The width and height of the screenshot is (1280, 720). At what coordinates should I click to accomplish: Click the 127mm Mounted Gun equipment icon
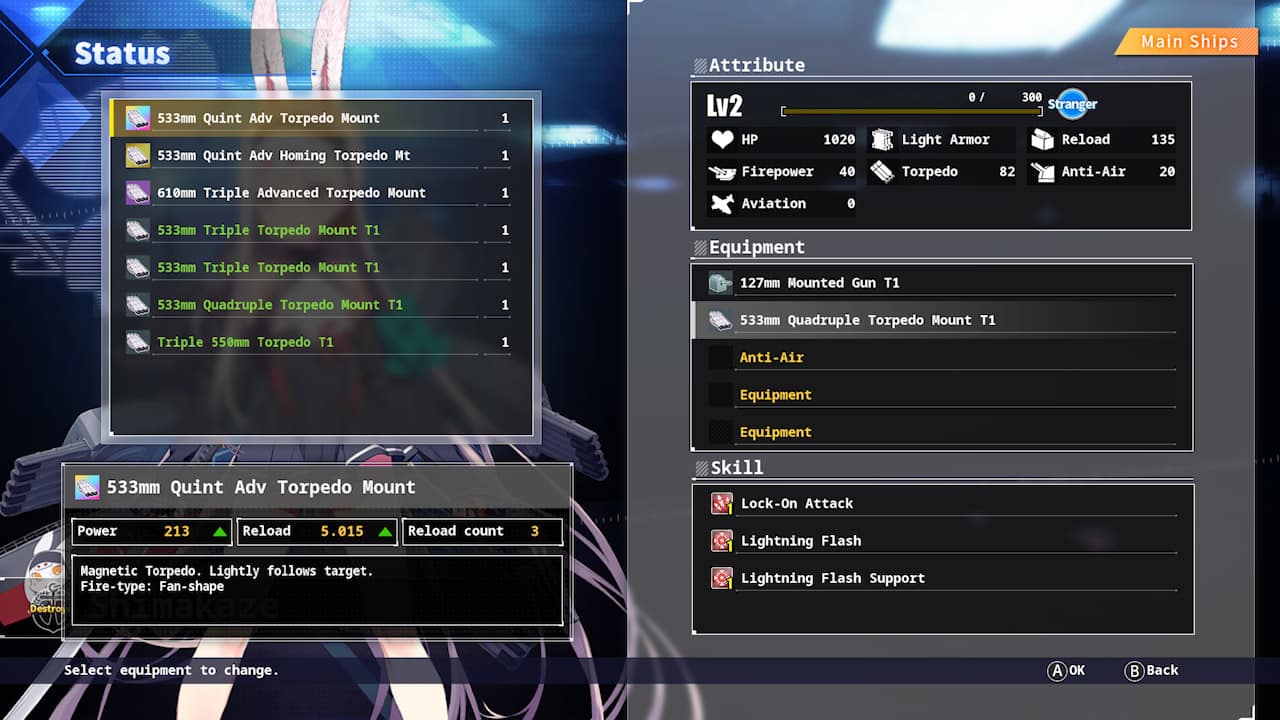(718, 282)
